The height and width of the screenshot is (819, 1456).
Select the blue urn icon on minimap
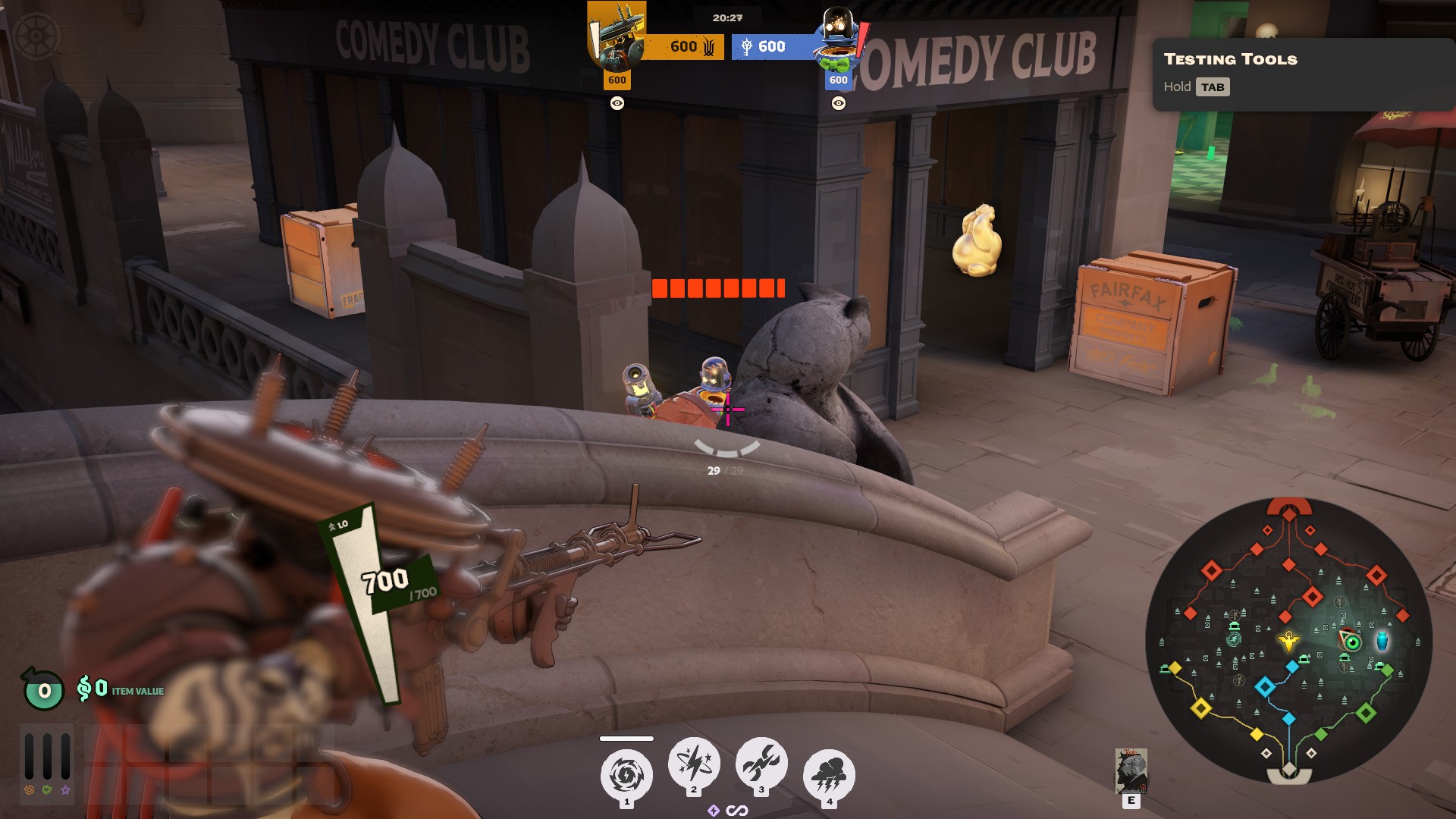[x=1382, y=642]
